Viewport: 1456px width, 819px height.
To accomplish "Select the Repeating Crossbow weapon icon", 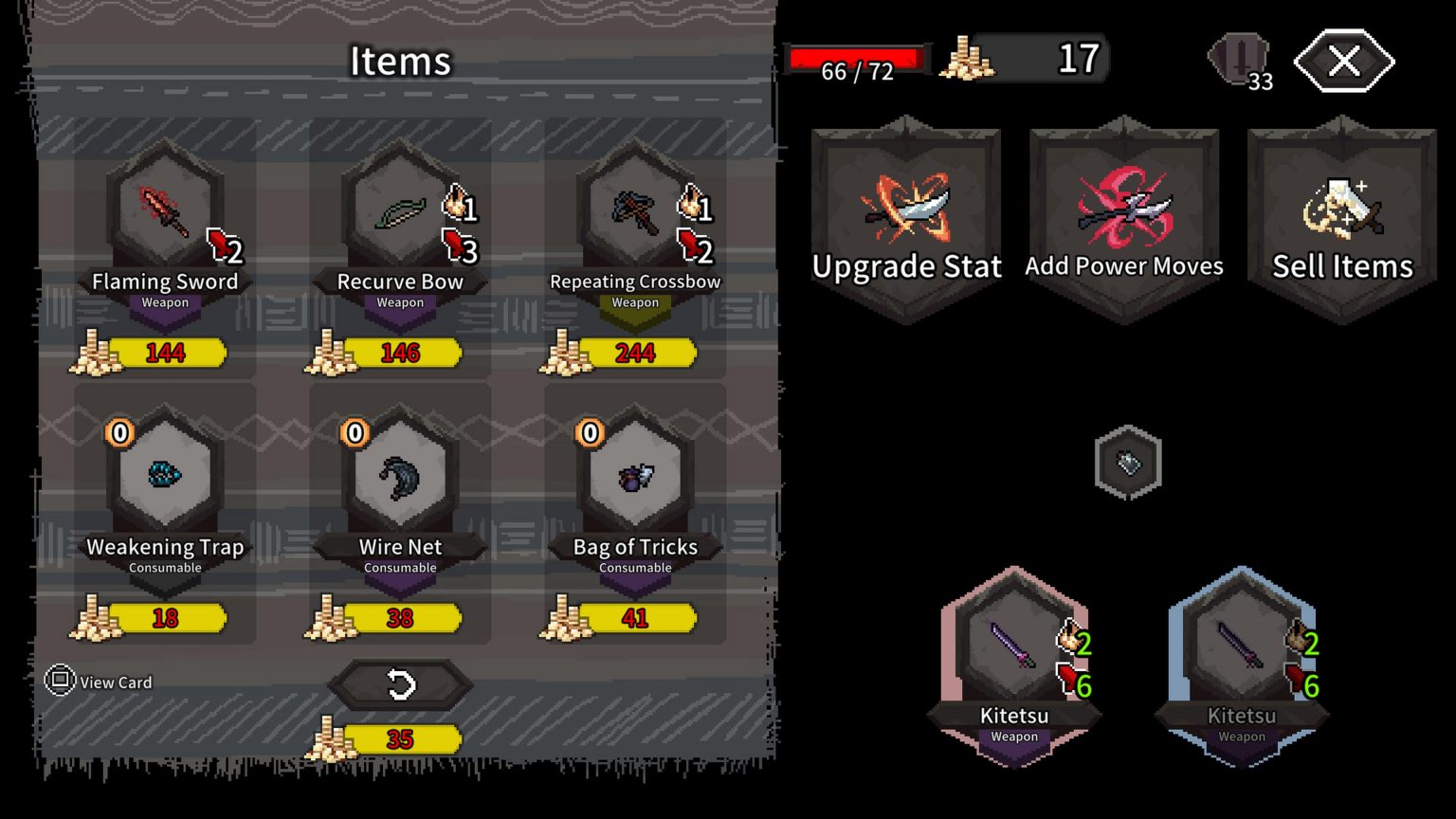I will click(633, 210).
